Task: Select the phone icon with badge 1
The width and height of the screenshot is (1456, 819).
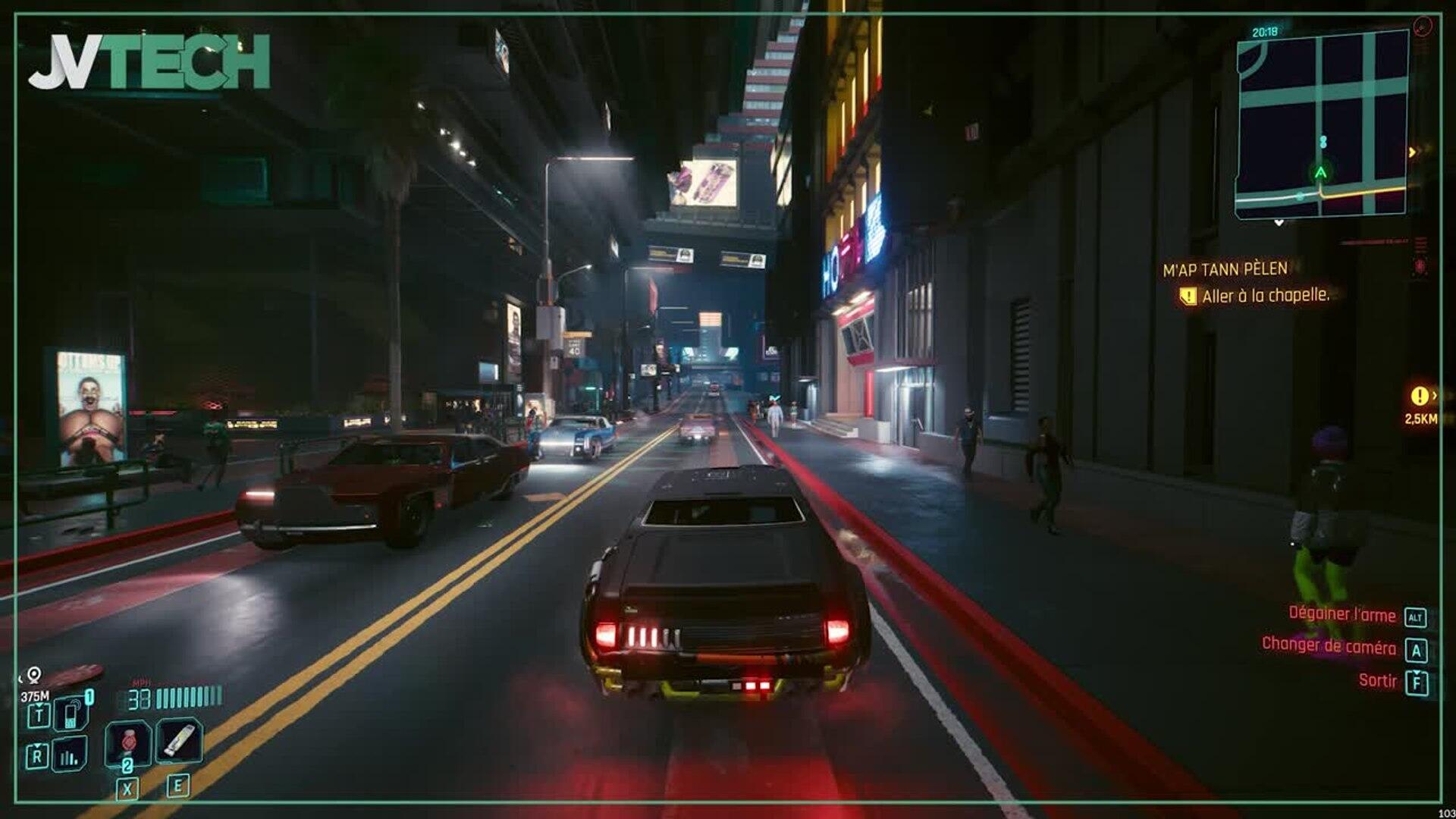Action: click(x=71, y=714)
